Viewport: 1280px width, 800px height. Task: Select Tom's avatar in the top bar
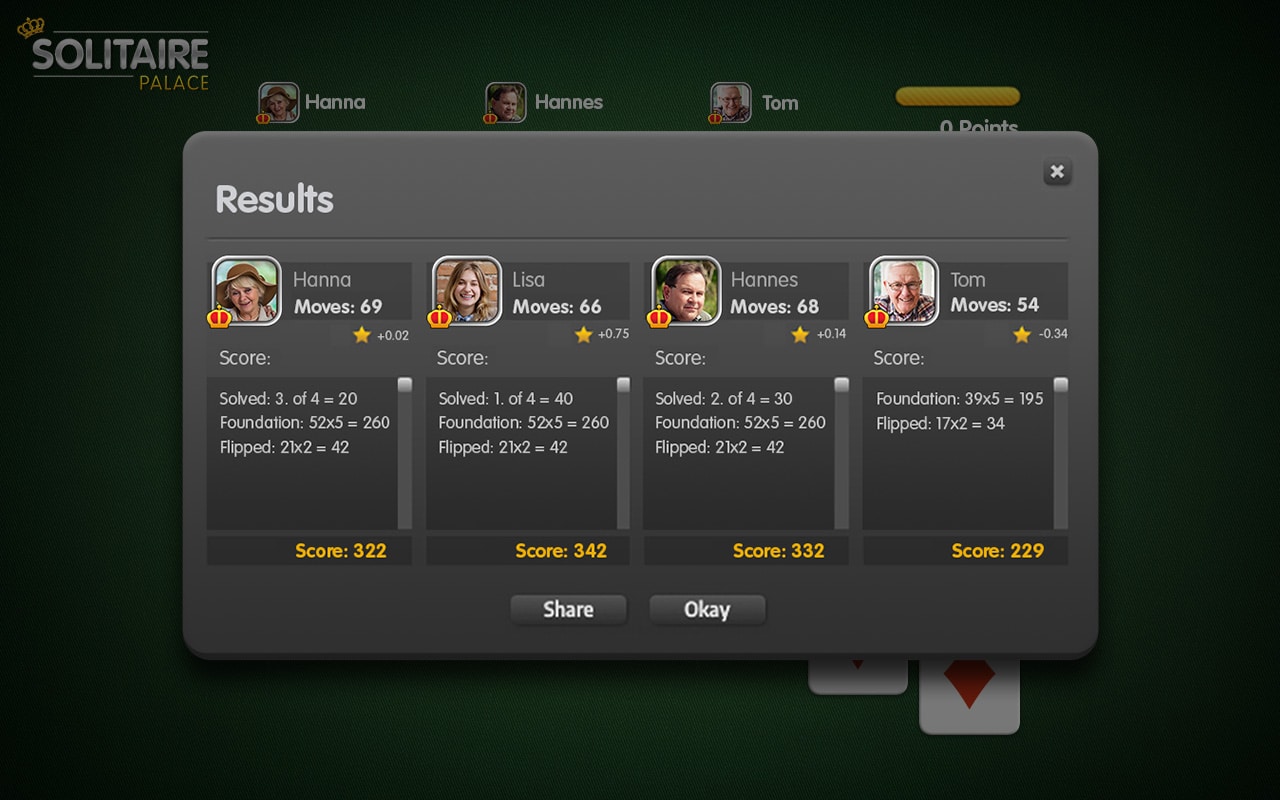coord(730,102)
